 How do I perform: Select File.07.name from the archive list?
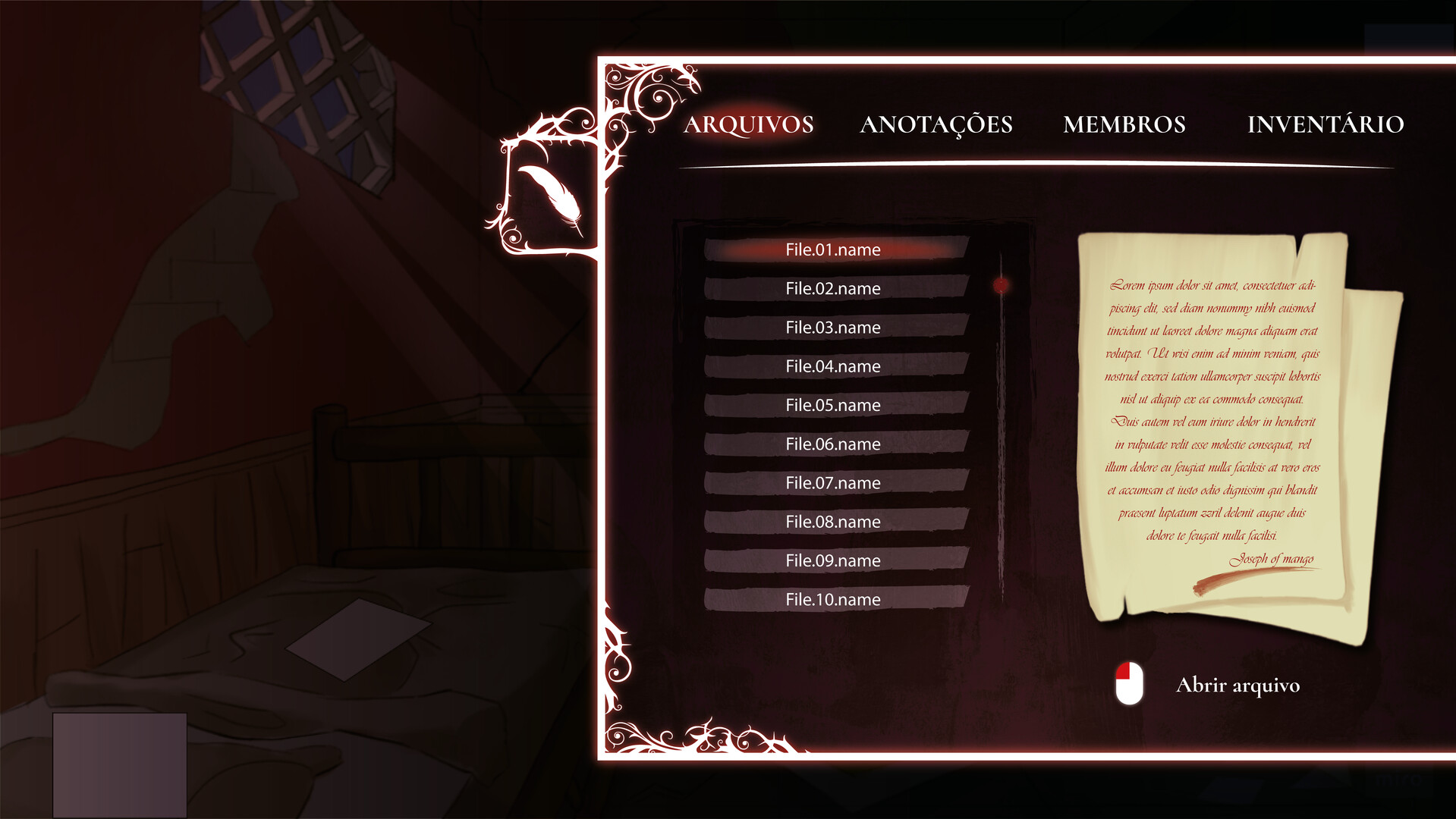click(832, 482)
